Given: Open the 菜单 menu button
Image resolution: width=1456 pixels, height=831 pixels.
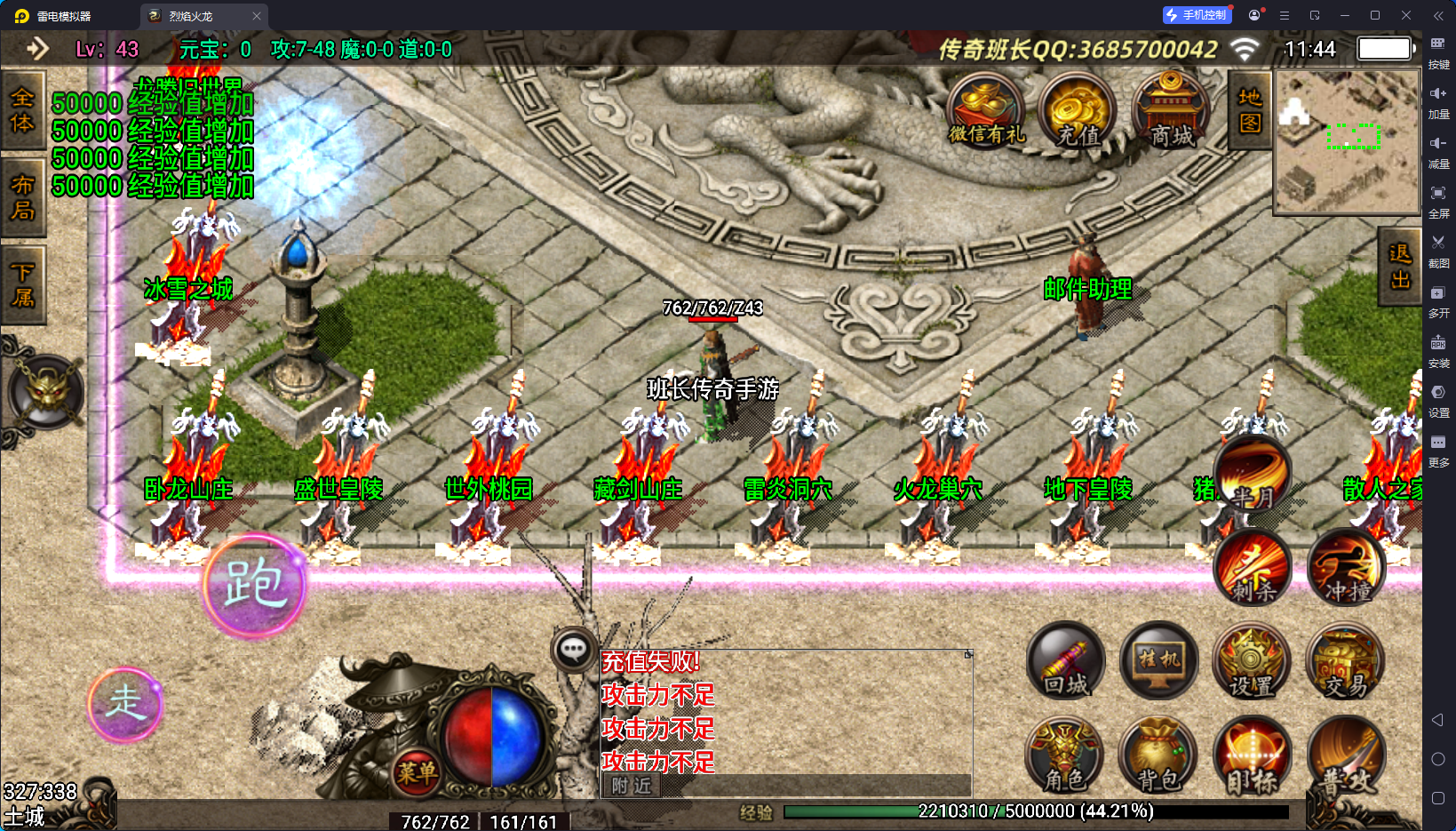Looking at the screenshot, I should 416,771.
